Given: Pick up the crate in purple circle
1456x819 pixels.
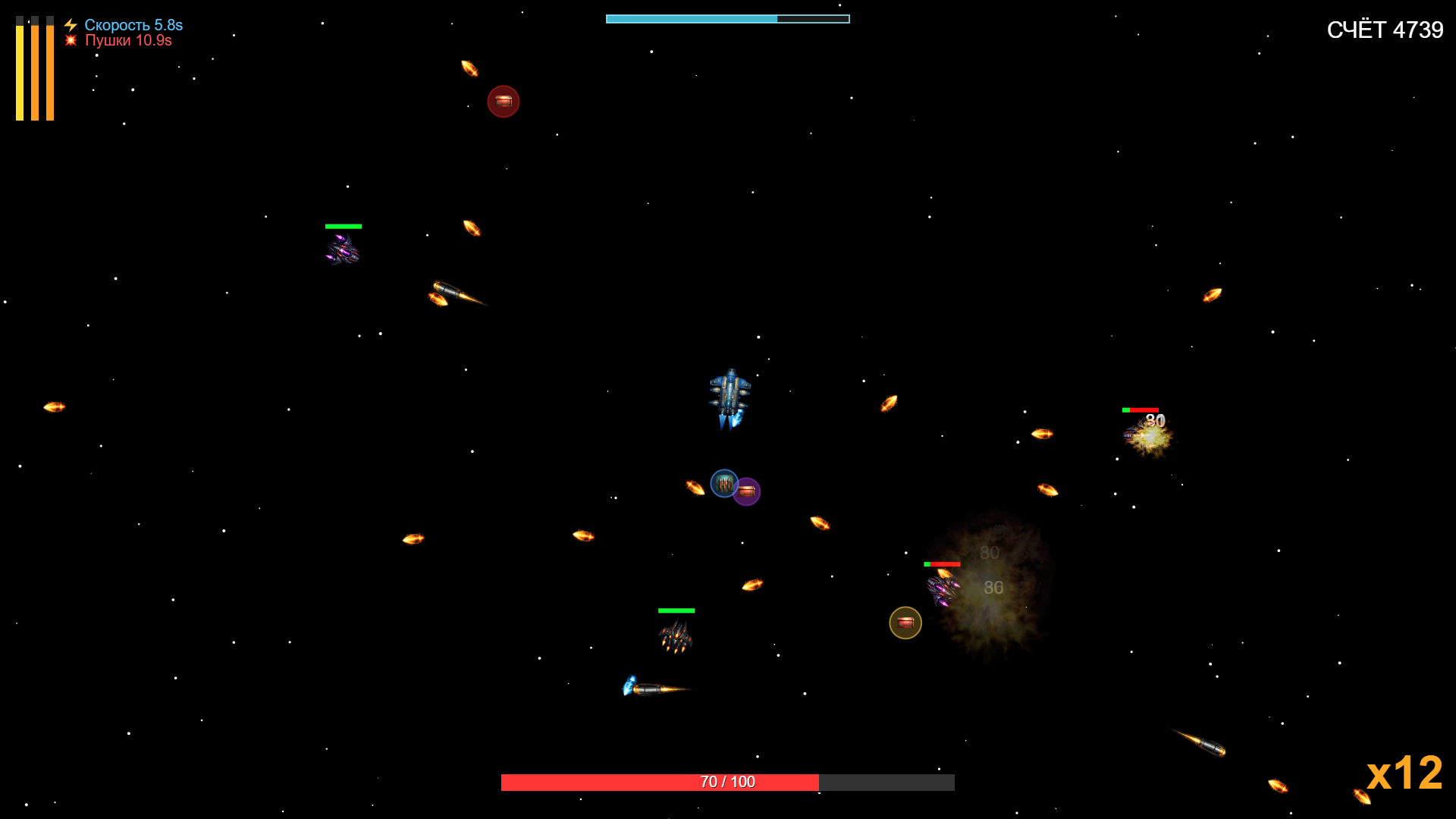Looking at the screenshot, I should pos(747,491).
